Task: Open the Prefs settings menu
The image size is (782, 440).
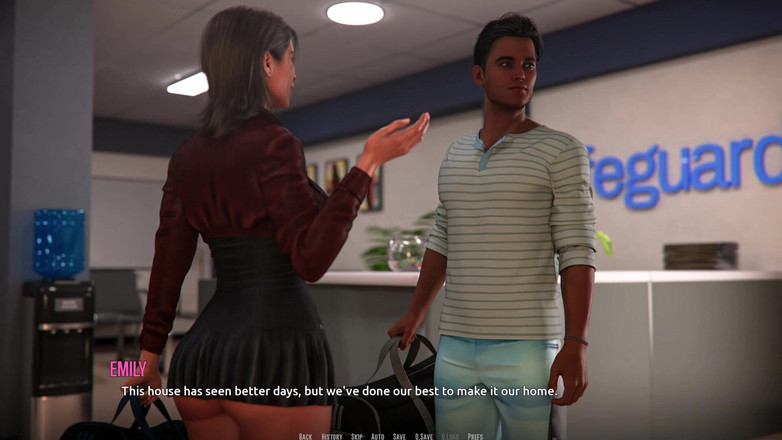Action: [x=475, y=436]
